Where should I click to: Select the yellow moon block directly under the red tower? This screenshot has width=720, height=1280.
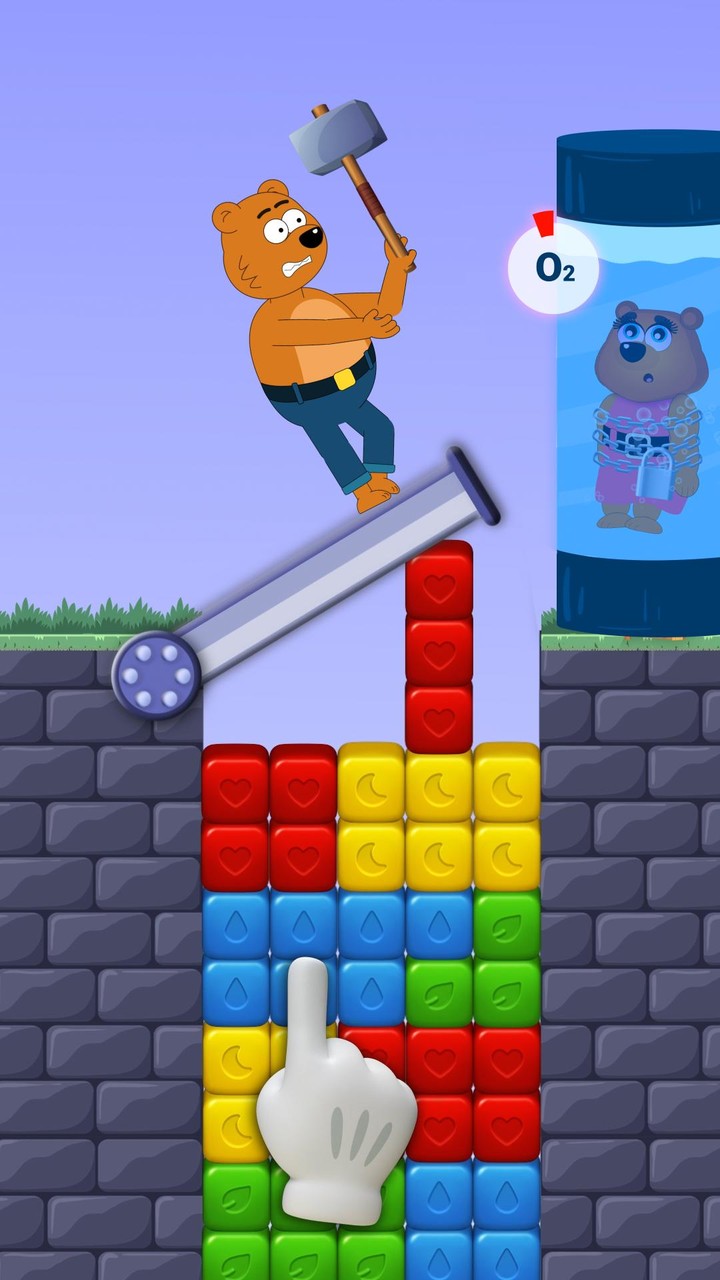tap(439, 786)
